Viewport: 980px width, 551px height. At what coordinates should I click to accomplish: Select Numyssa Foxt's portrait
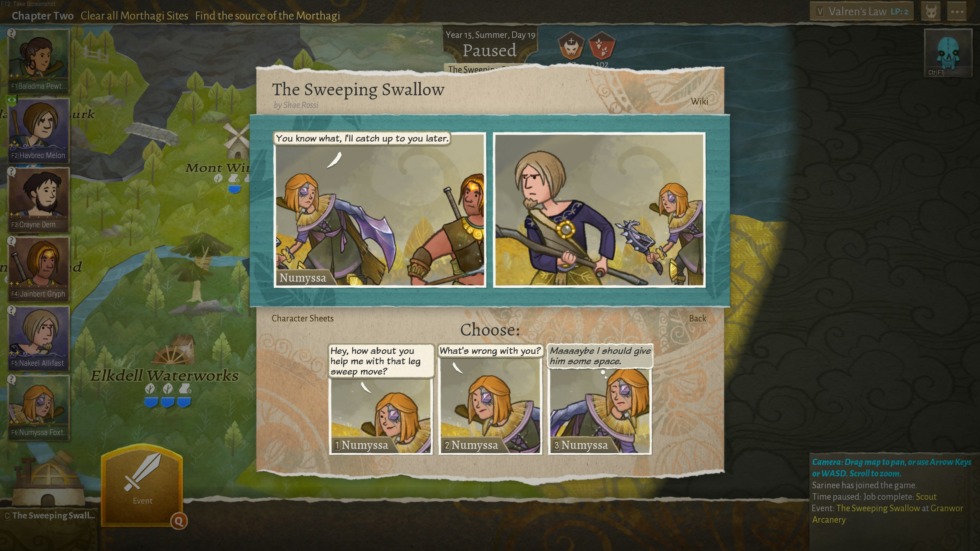(39, 406)
